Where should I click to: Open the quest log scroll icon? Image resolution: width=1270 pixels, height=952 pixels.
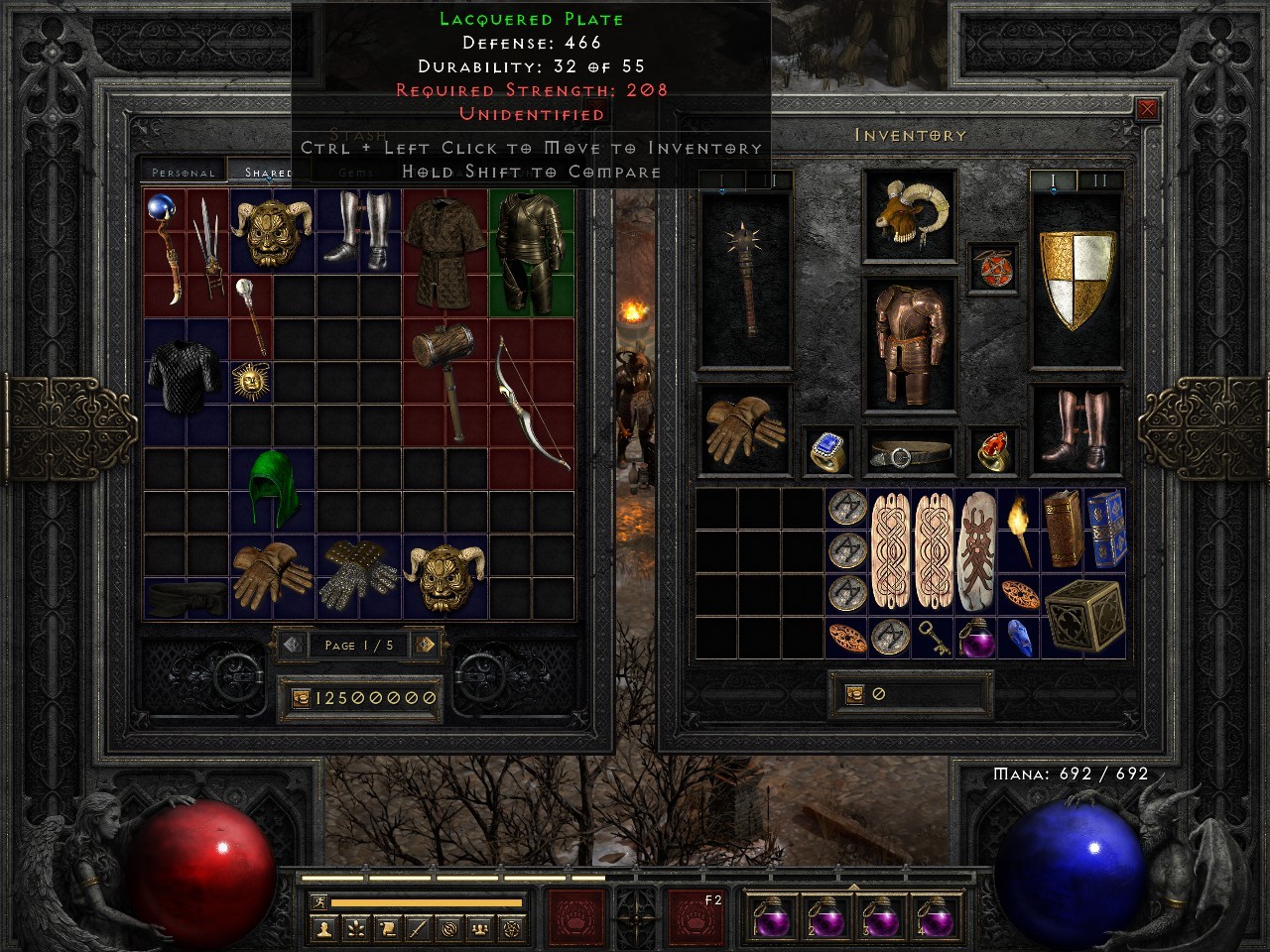pyautogui.click(x=388, y=927)
